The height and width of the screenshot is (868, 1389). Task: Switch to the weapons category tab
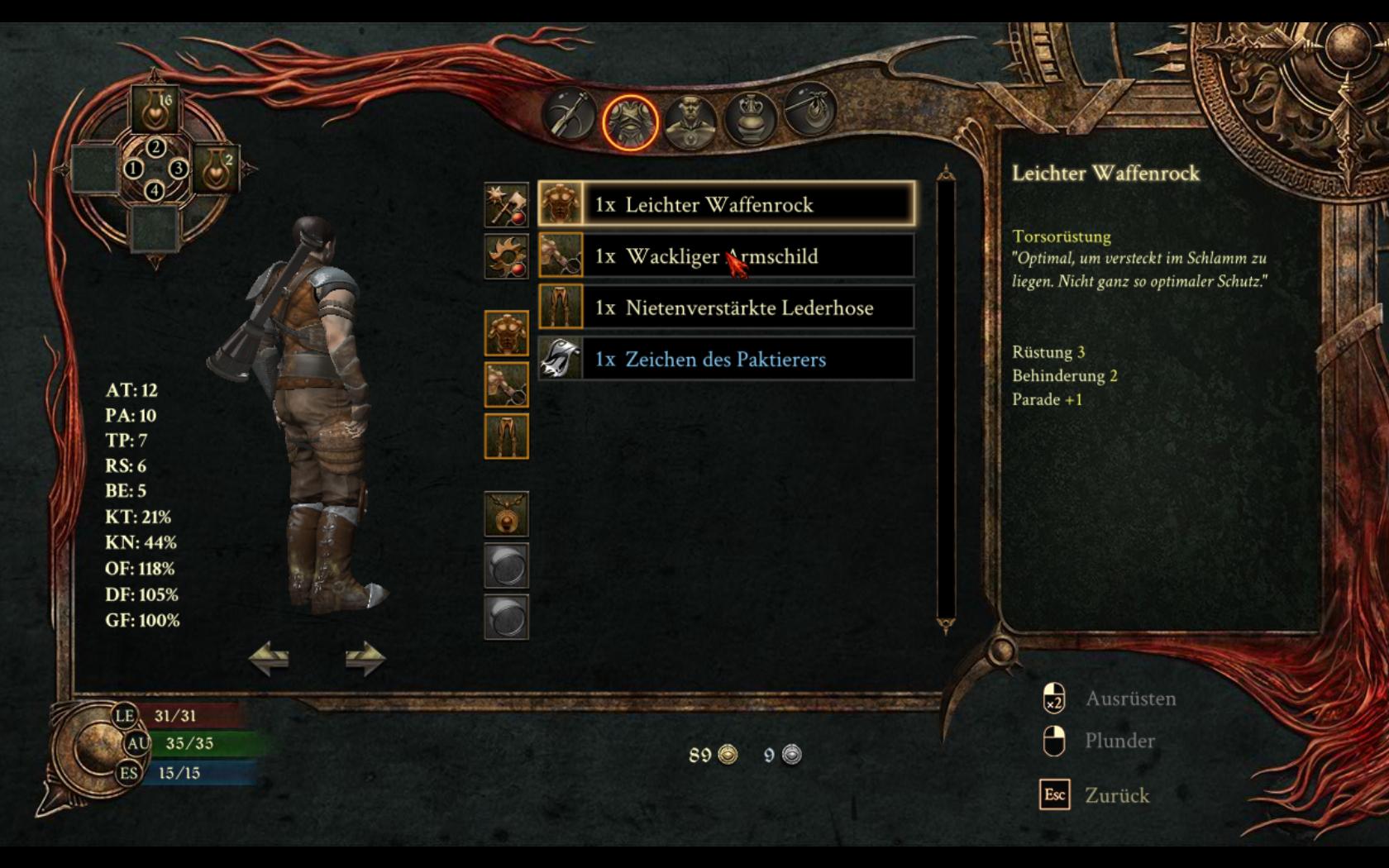coord(570,115)
